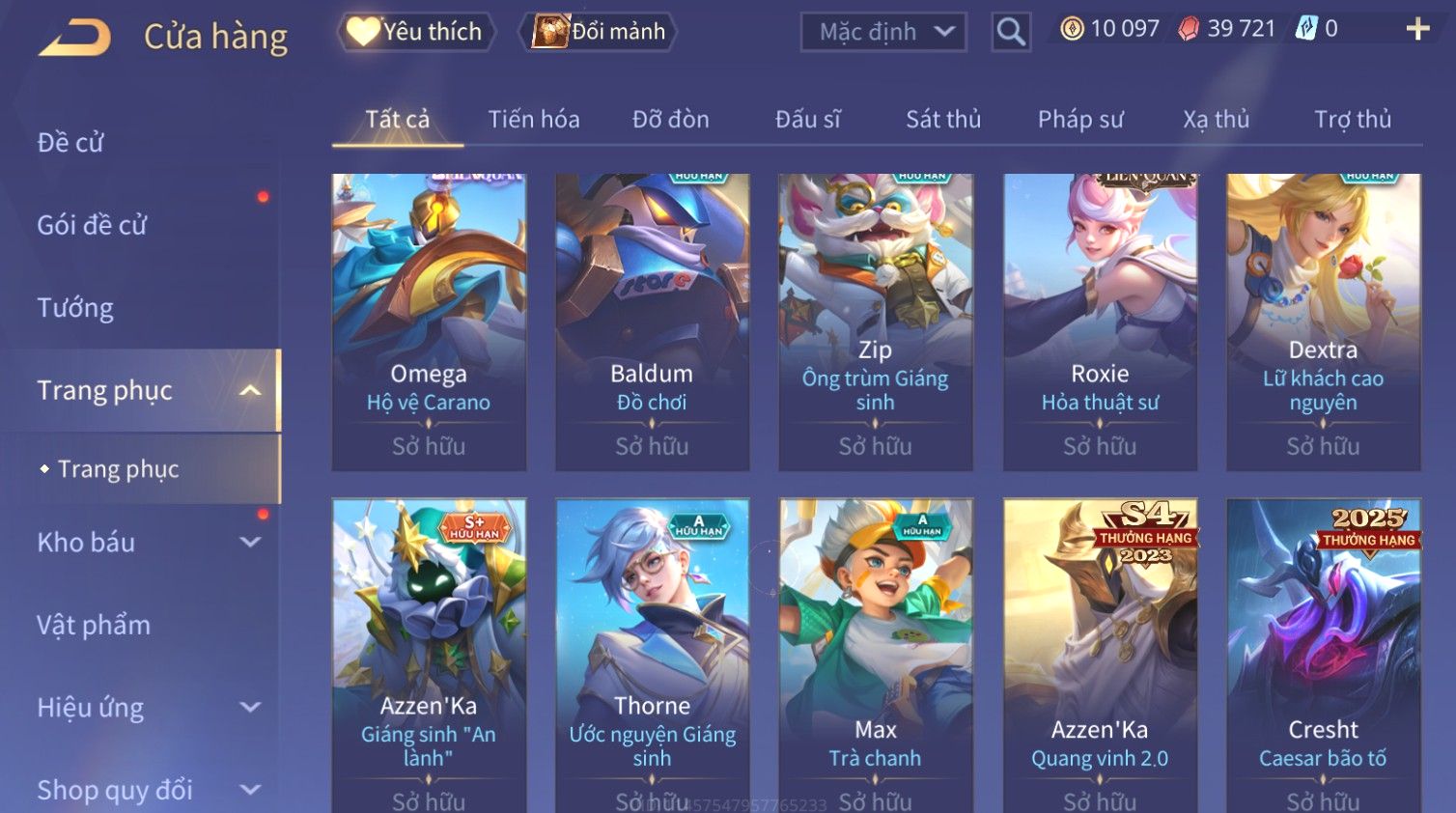1456x813 pixels.
Task: Open the Tướng heroes section
Action: click(x=75, y=308)
